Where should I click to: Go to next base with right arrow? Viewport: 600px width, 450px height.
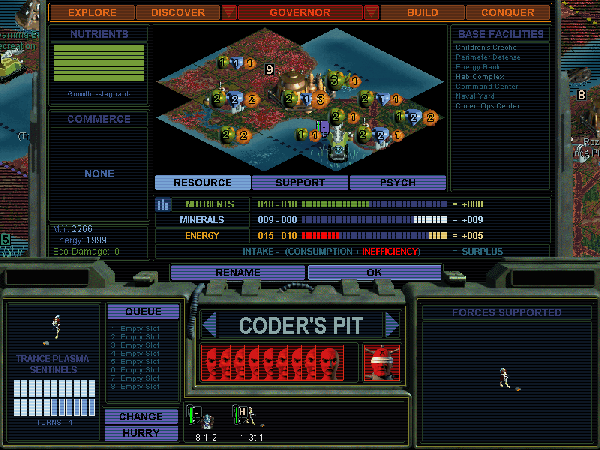pos(393,325)
